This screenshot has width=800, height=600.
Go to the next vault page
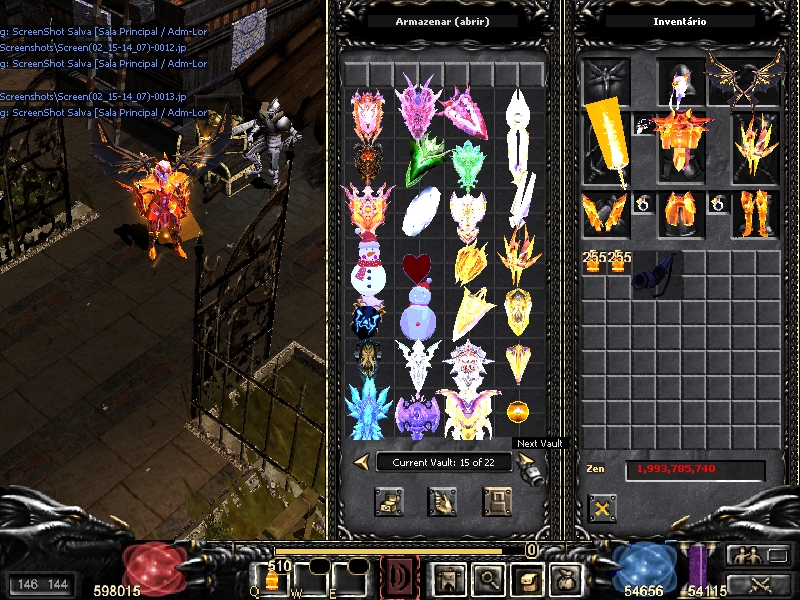[525, 461]
